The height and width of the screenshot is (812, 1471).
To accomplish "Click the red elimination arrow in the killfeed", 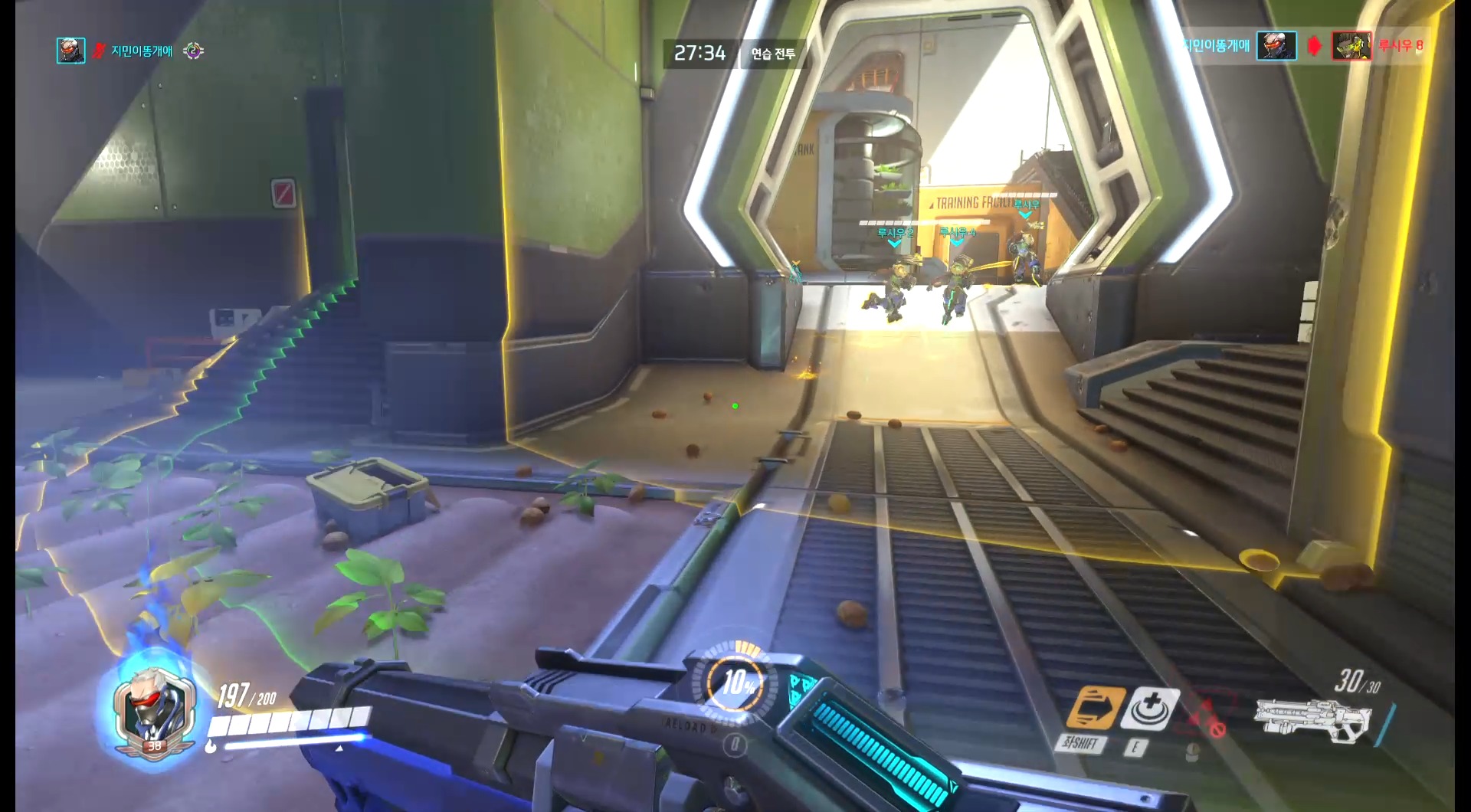I will click(1314, 44).
